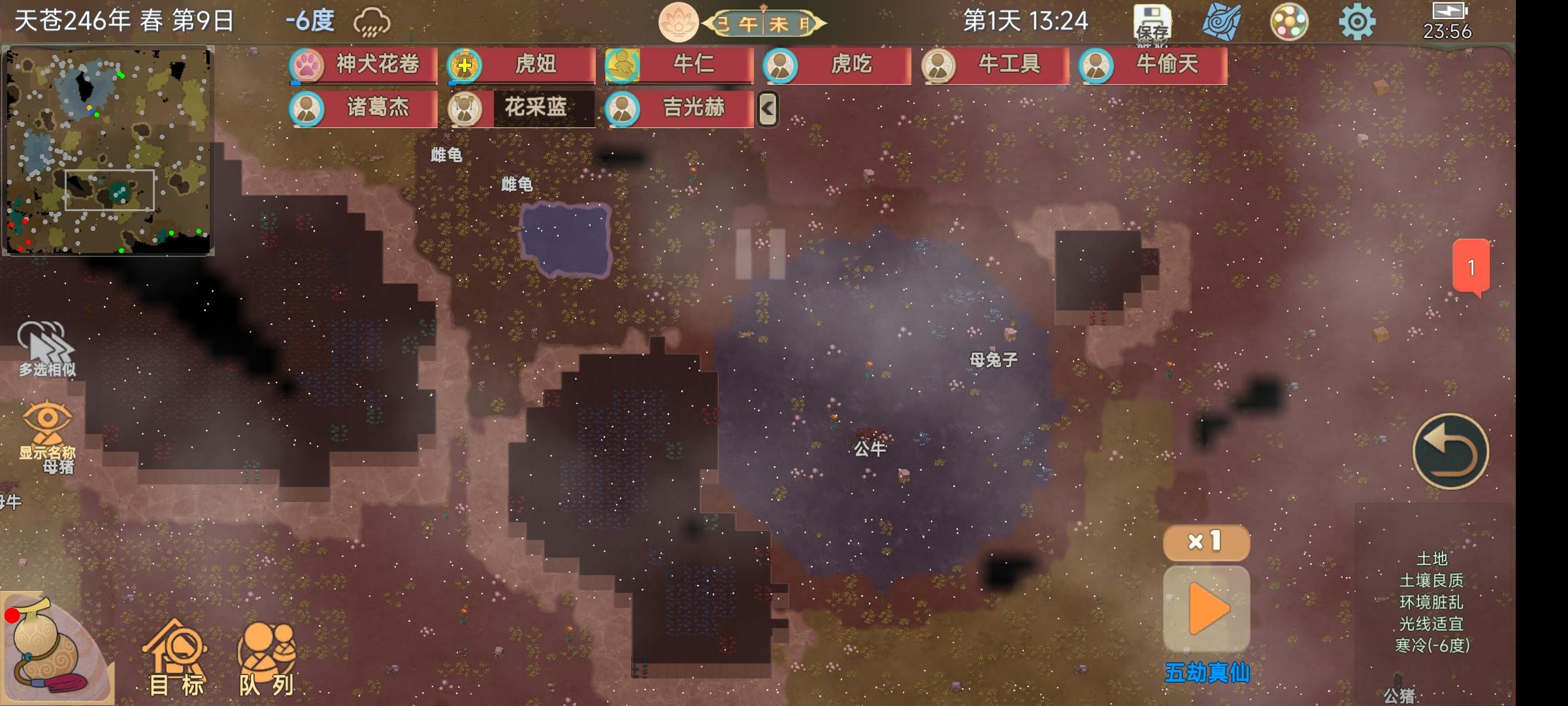Open the colorful palette icon menu

1288,23
